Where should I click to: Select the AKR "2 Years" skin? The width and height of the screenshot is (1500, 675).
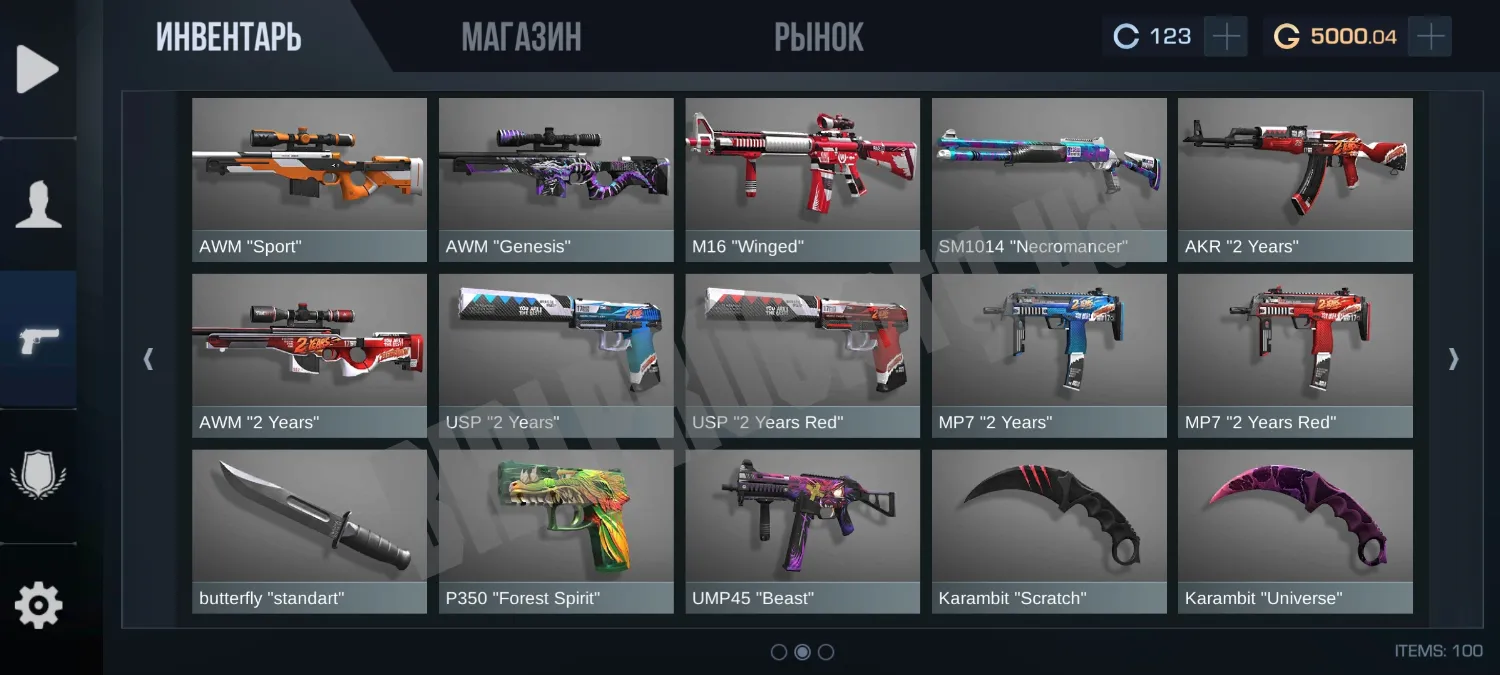click(x=1295, y=179)
